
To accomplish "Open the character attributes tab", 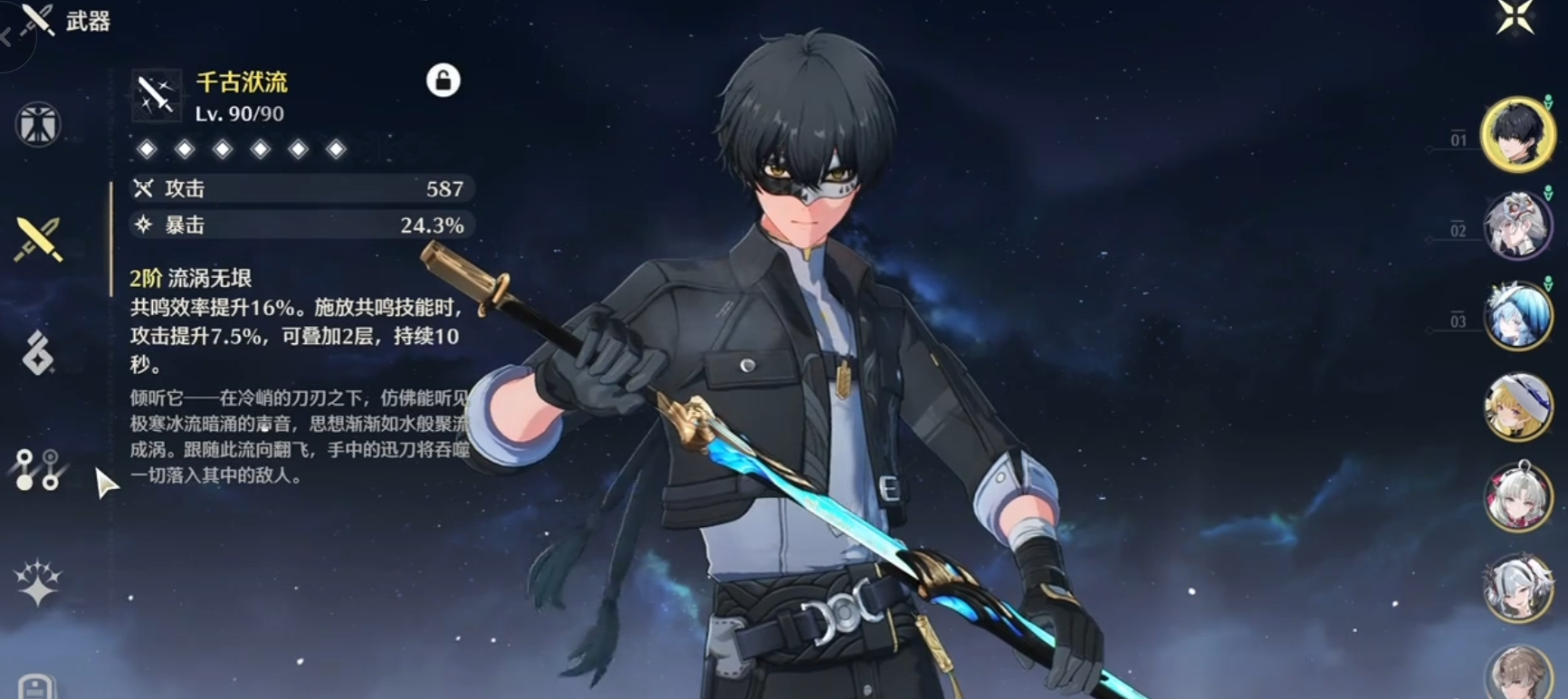I will 38,124.
